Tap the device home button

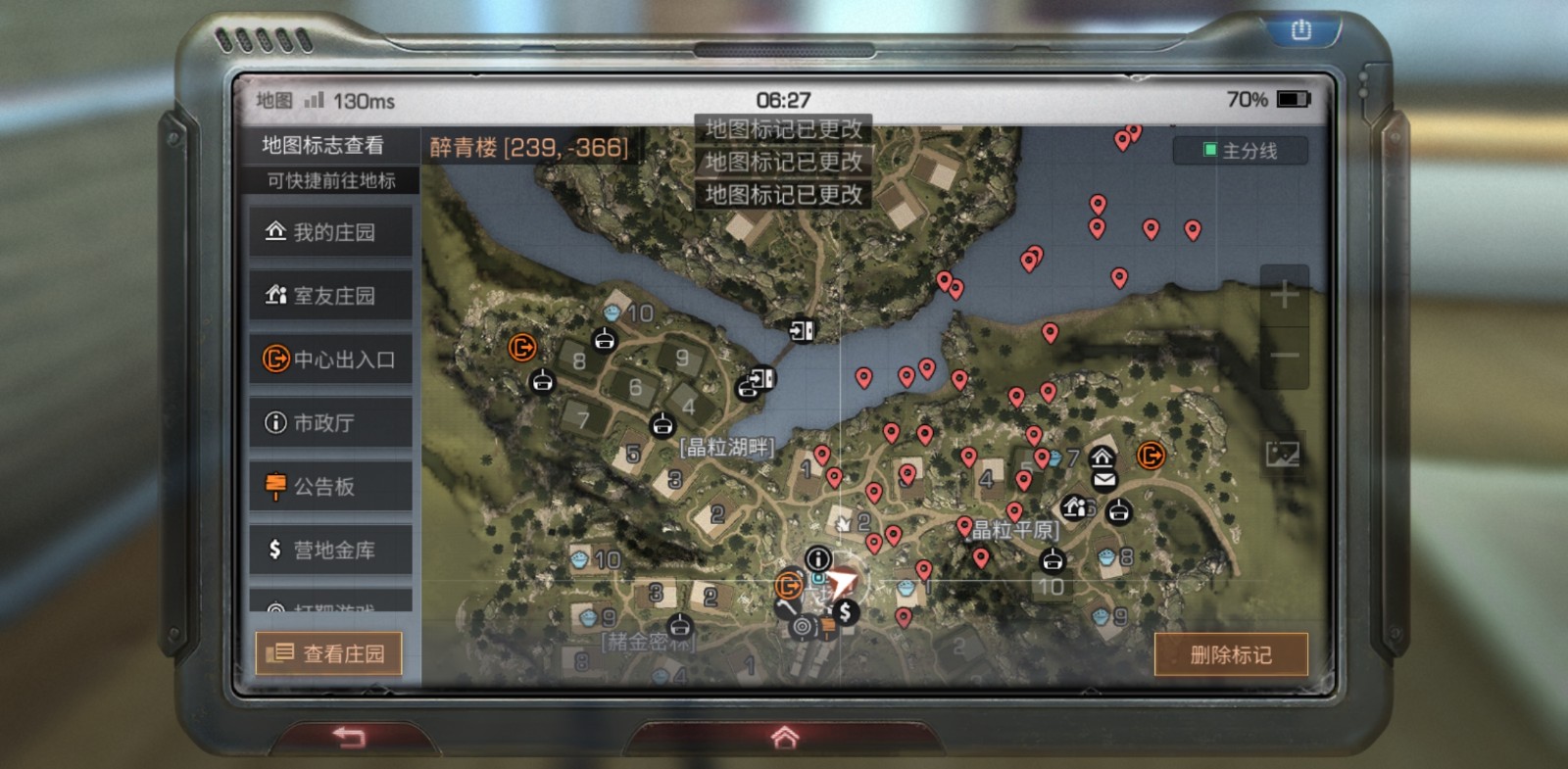[784, 737]
